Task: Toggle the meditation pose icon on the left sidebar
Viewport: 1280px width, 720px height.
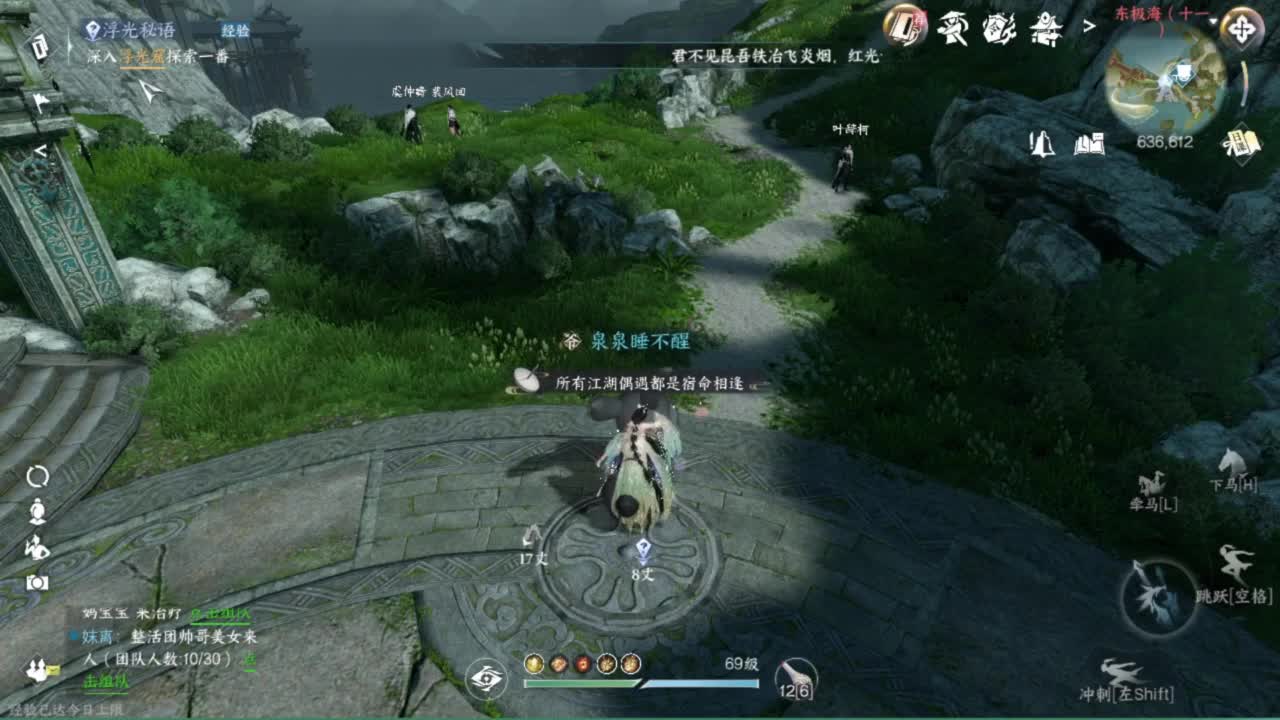Action: (x=37, y=510)
